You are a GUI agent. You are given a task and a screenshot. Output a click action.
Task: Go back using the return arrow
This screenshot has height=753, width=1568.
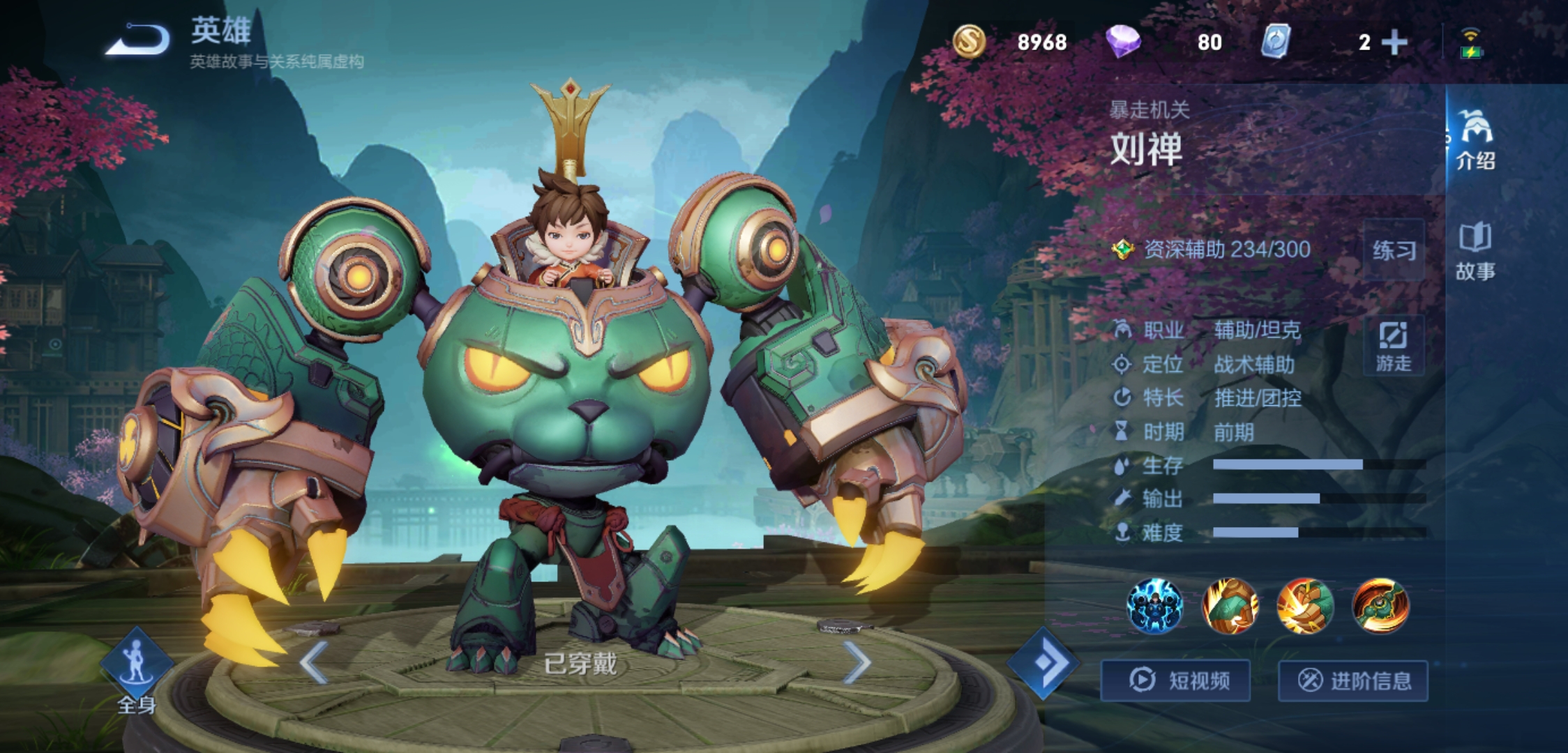point(138,40)
